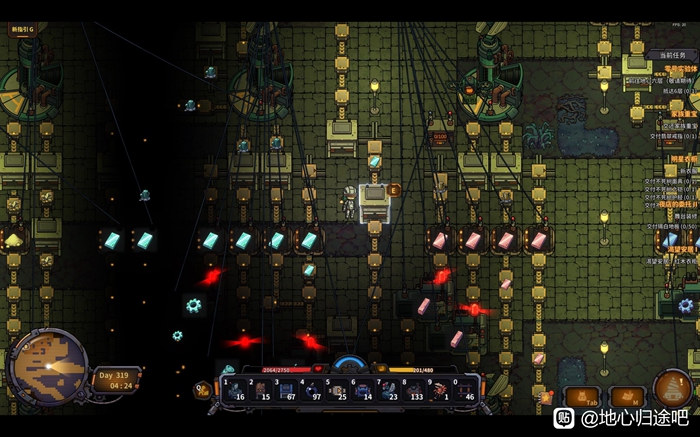Open the Tab inventory button
The width and height of the screenshot is (700, 437).
click(581, 397)
